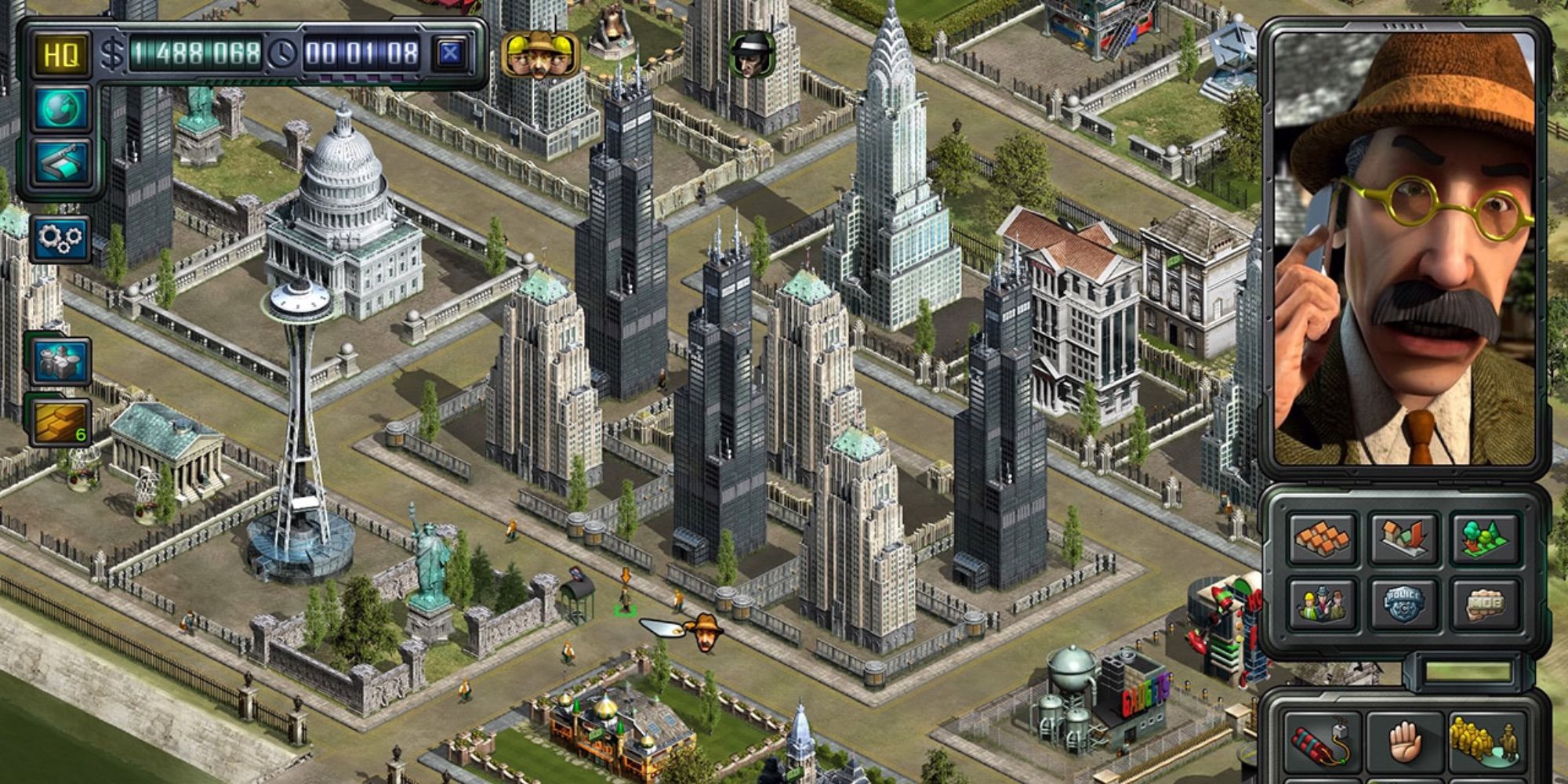Click the teal blueprint plan icon
Screen dimensions: 1568x784
(60, 163)
